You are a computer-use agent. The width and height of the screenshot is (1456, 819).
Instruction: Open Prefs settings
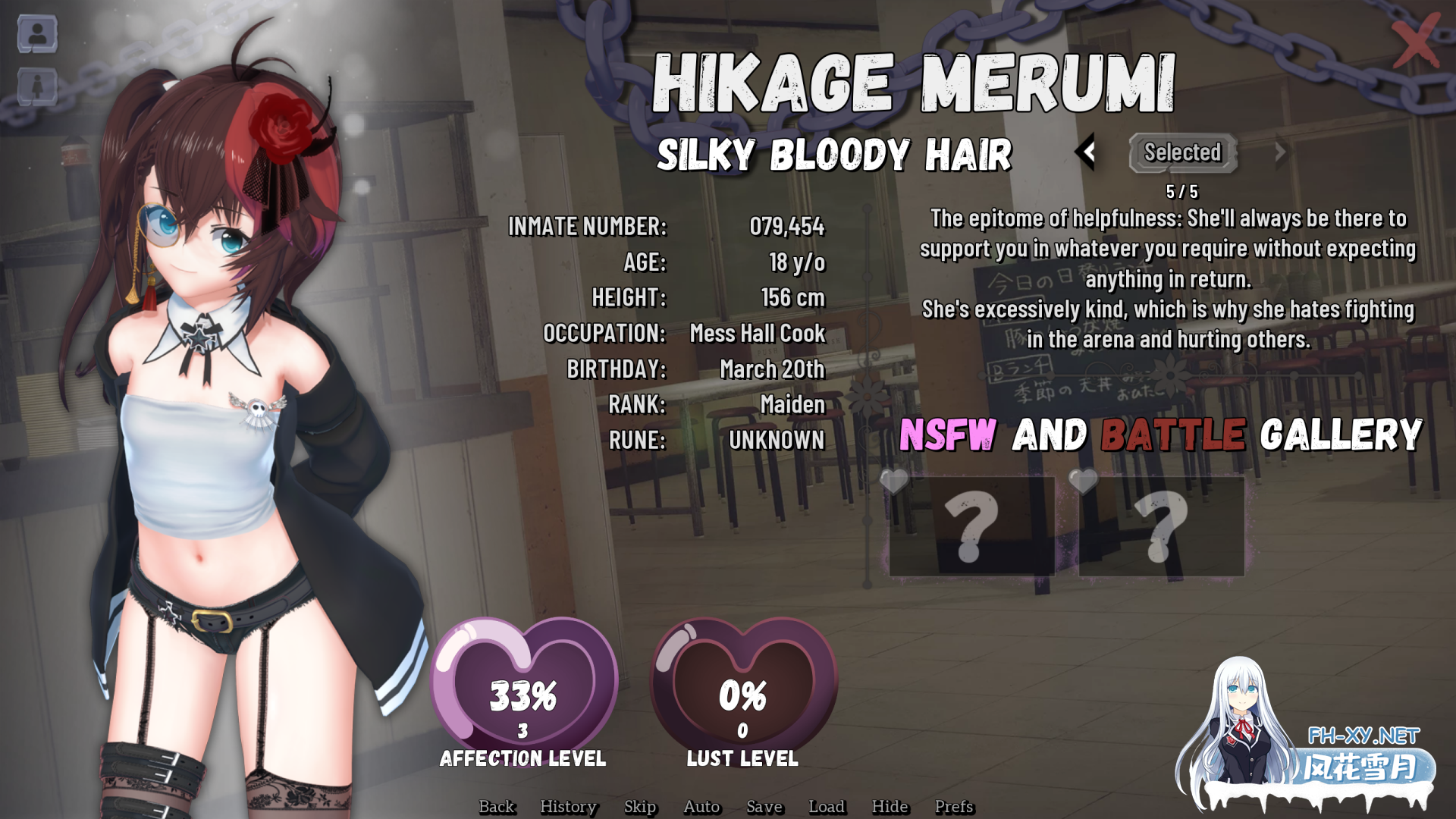[x=953, y=806]
